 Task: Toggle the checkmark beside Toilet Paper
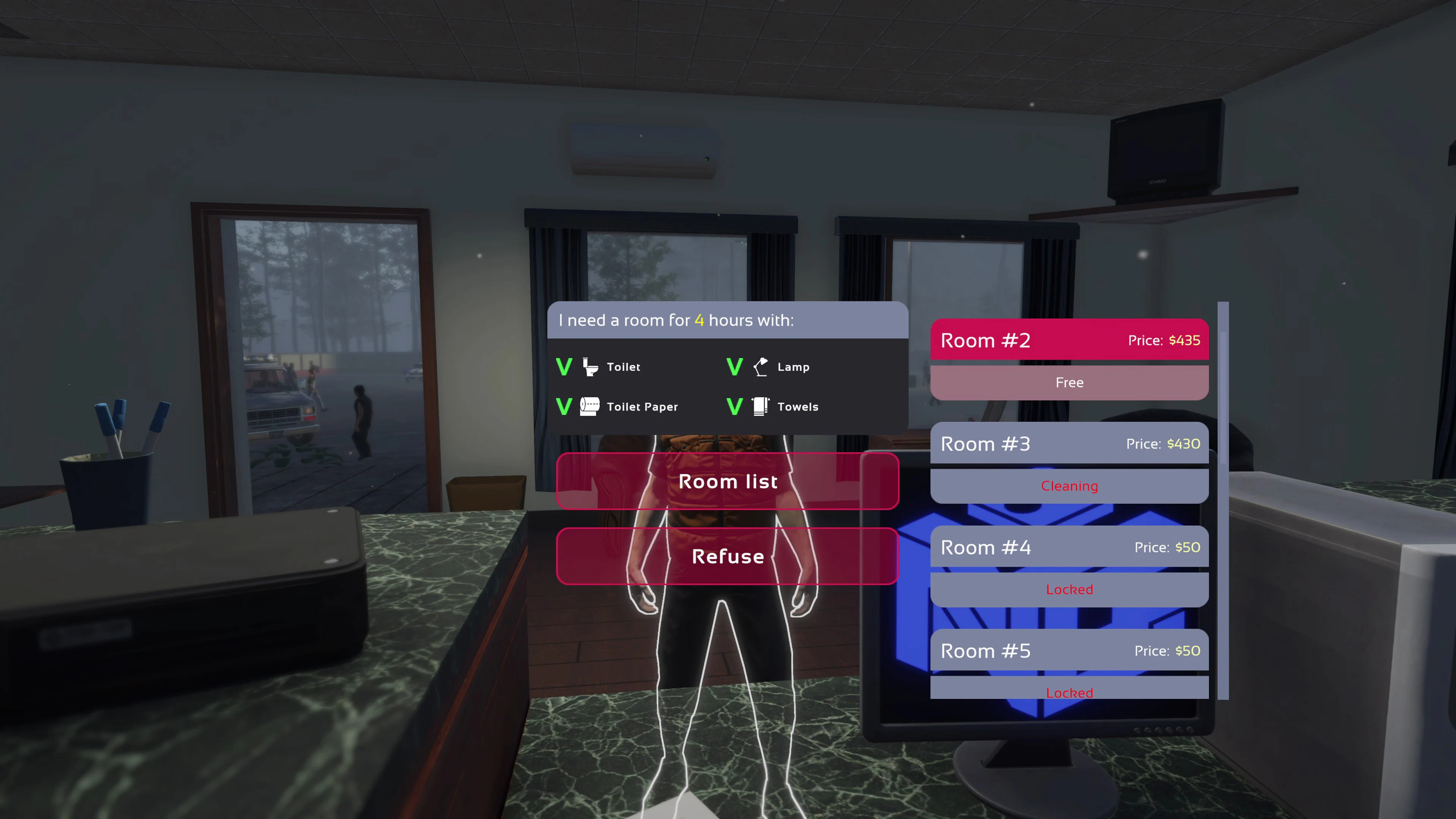click(564, 406)
